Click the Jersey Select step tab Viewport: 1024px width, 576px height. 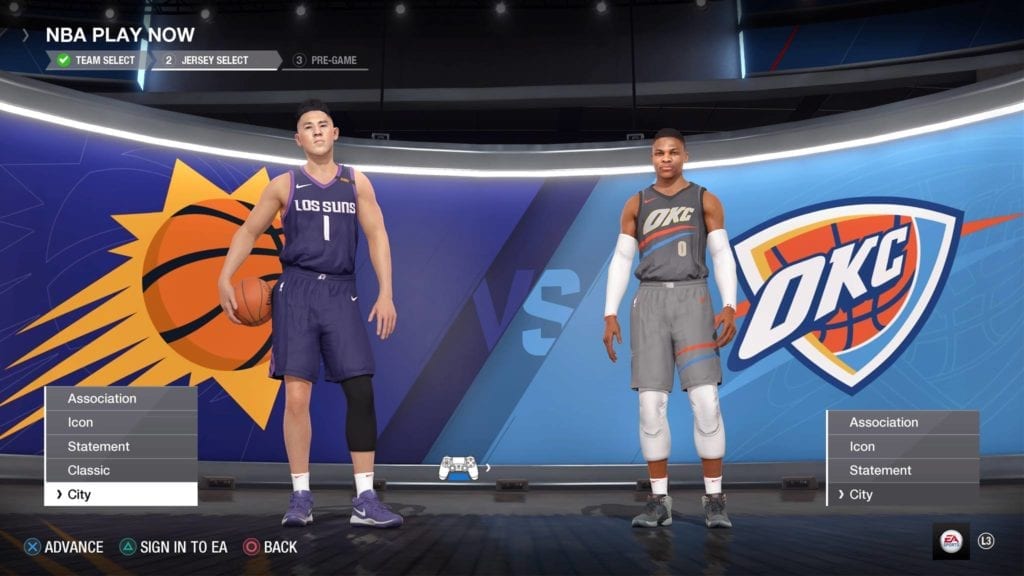[x=214, y=60]
